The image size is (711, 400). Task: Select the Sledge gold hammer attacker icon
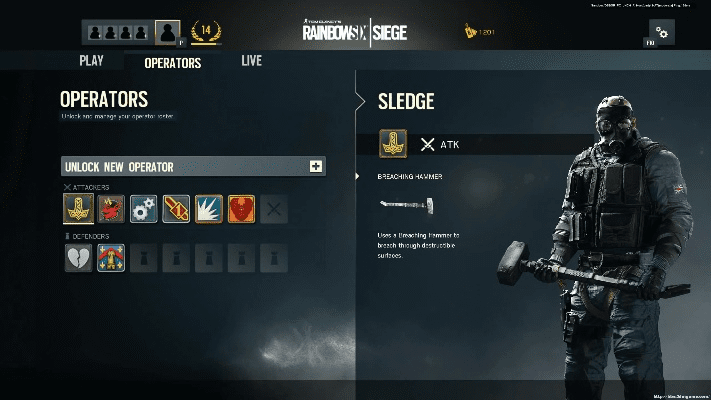pyautogui.click(x=78, y=208)
